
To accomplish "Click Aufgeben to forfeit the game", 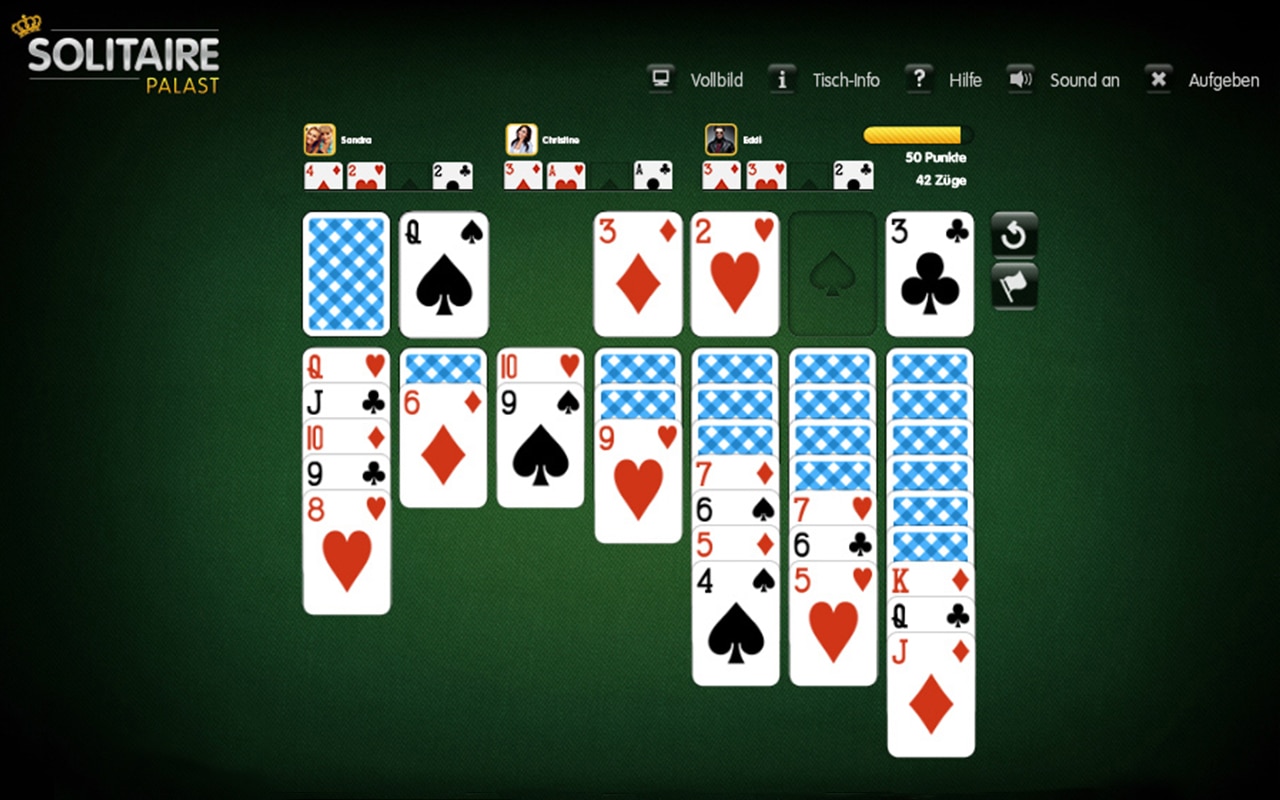I will [x=1224, y=80].
